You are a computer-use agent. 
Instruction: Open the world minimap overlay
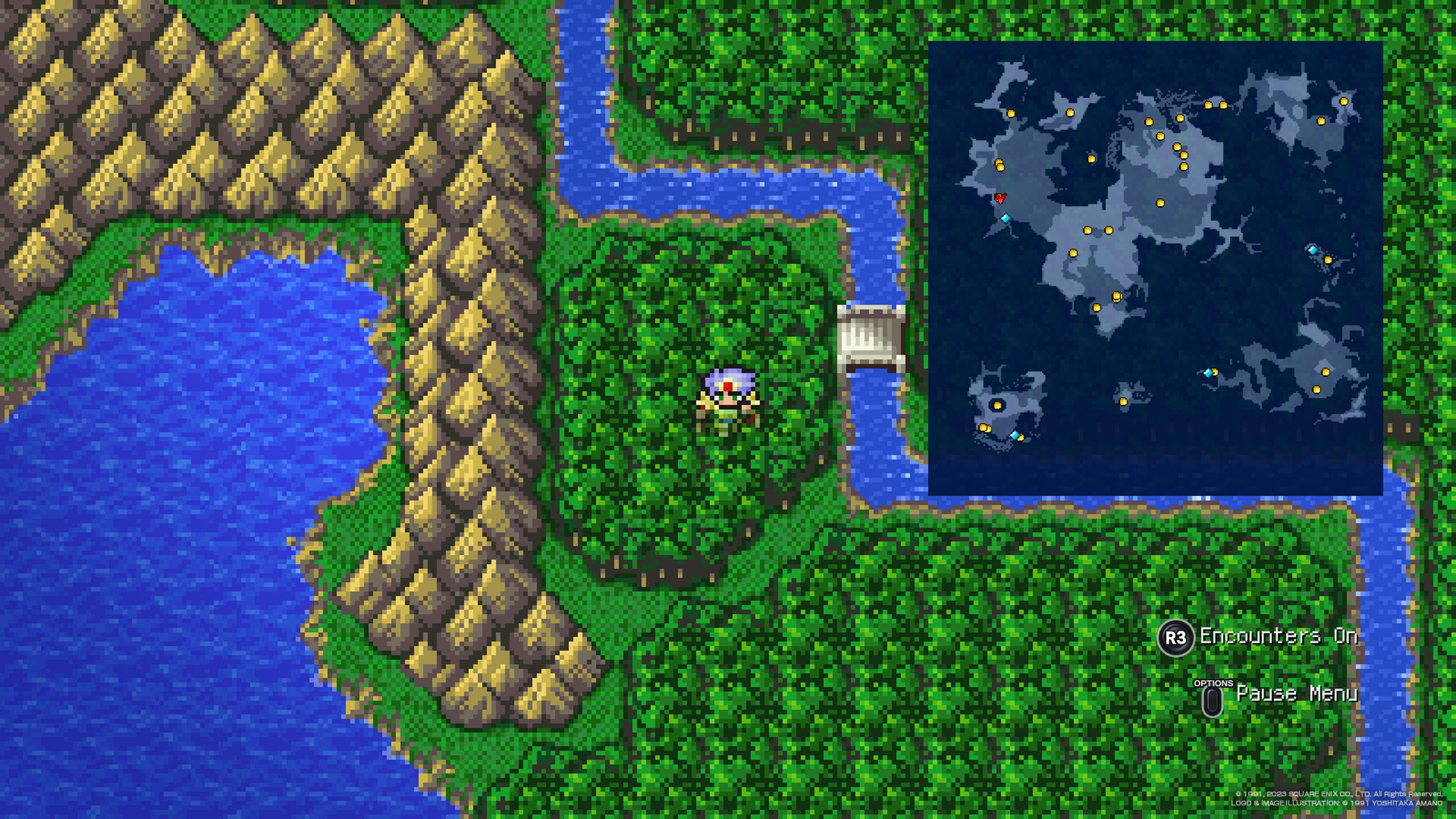point(1155,267)
